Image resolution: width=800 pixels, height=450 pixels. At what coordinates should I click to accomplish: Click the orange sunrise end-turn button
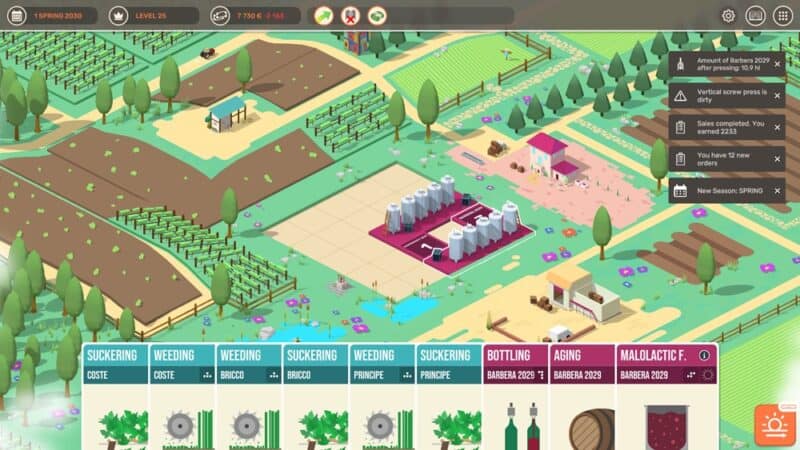(774, 424)
